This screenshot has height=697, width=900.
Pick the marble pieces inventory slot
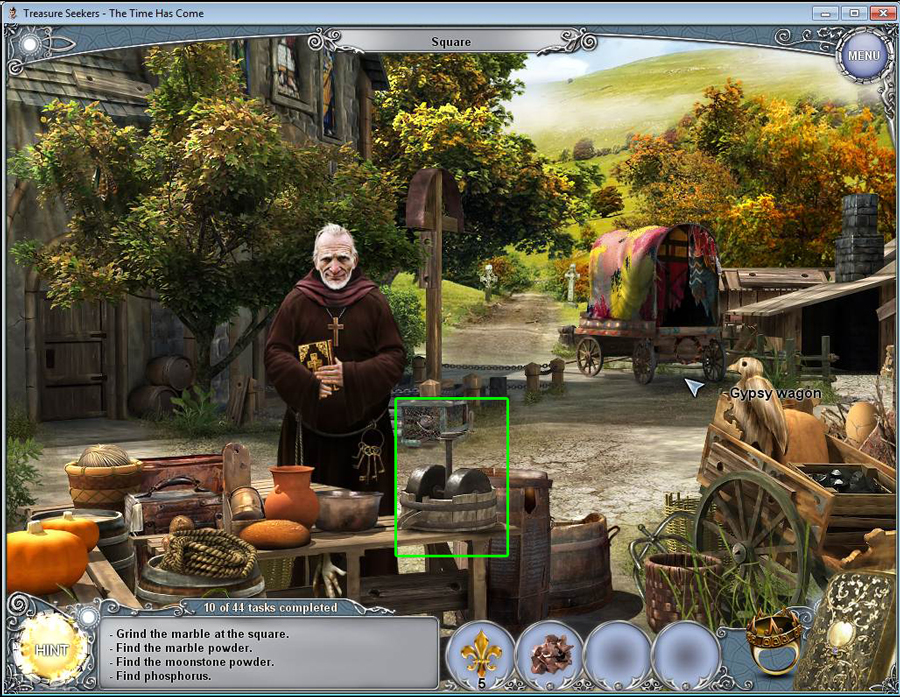[549, 654]
